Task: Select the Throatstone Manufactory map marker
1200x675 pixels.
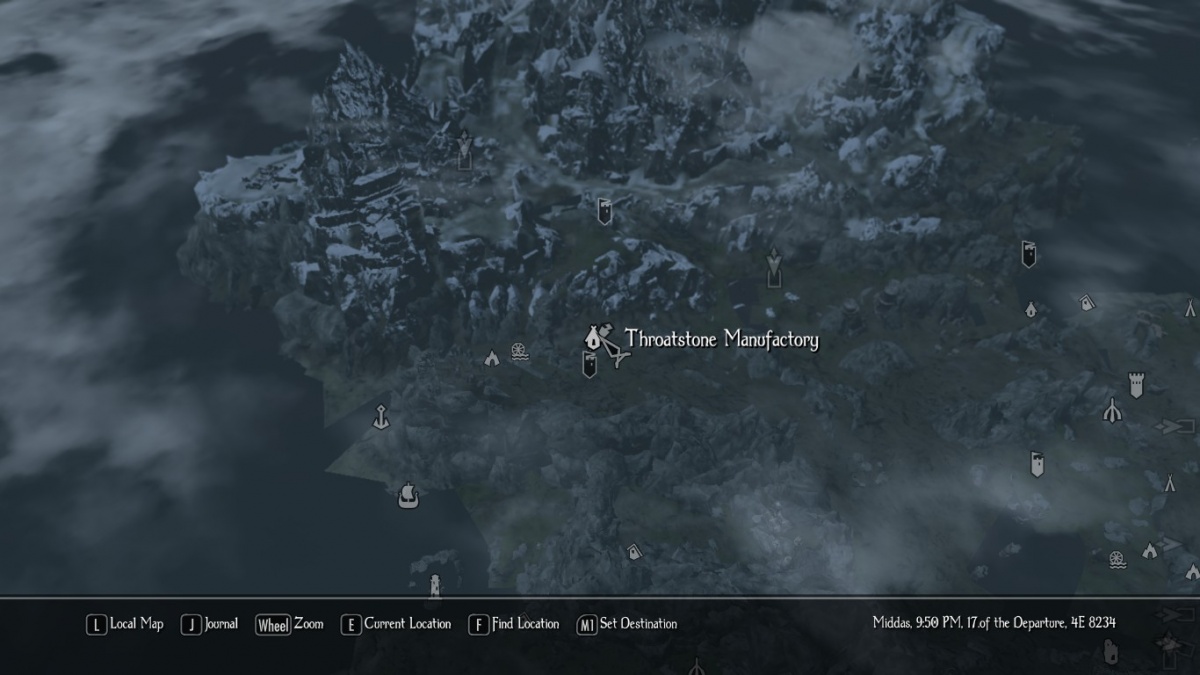Action: tap(594, 338)
